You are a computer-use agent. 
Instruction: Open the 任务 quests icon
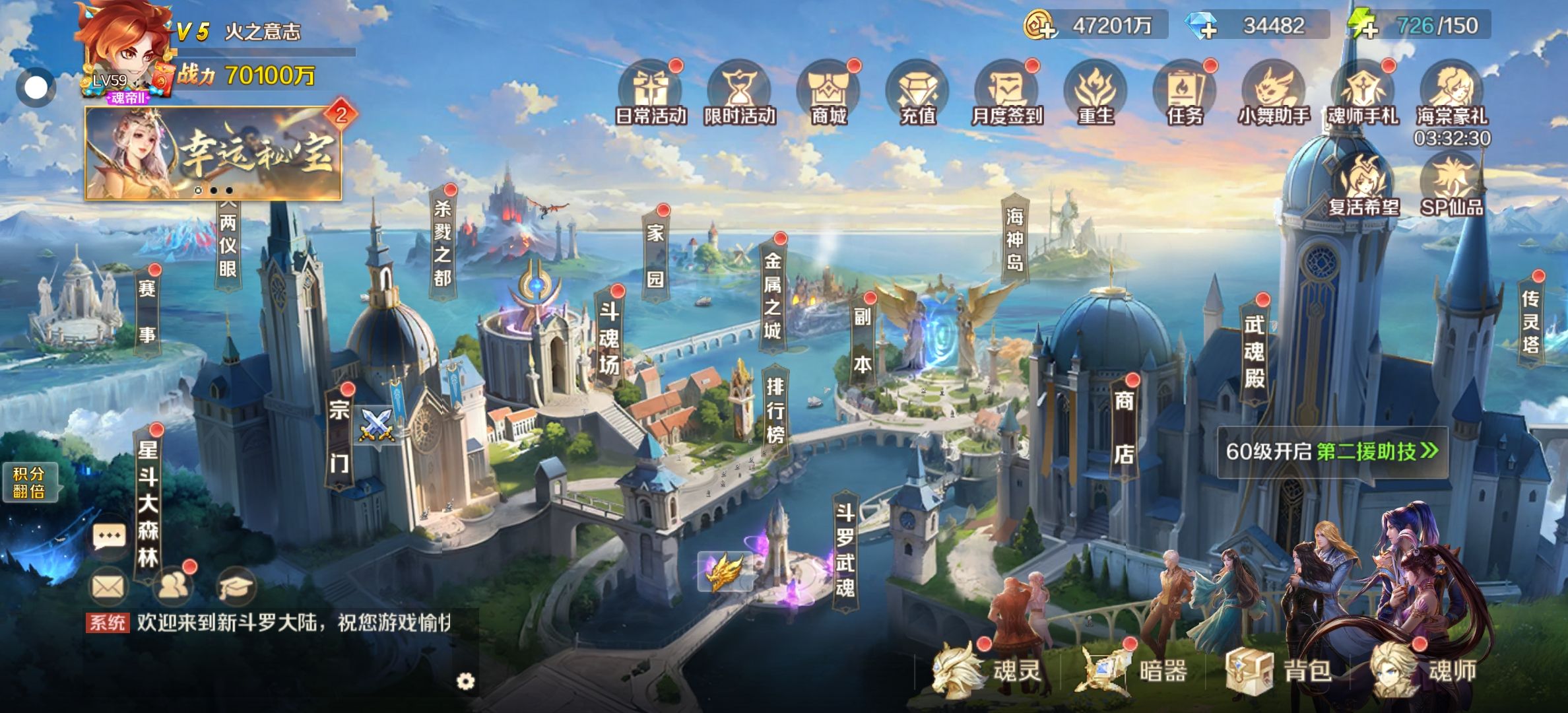[x=1185, y=93]
